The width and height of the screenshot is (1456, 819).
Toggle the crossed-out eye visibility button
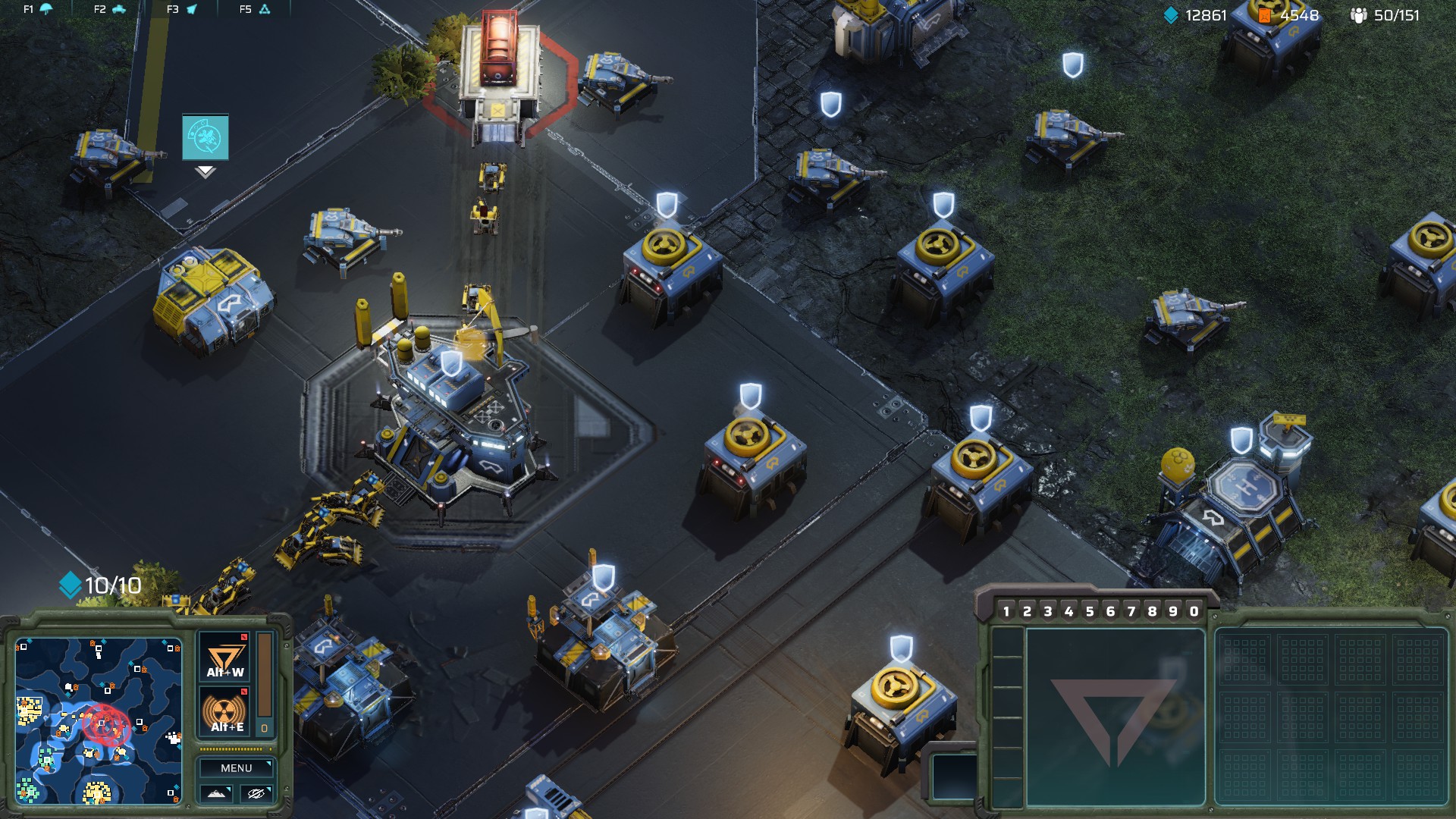pos(256,793)
